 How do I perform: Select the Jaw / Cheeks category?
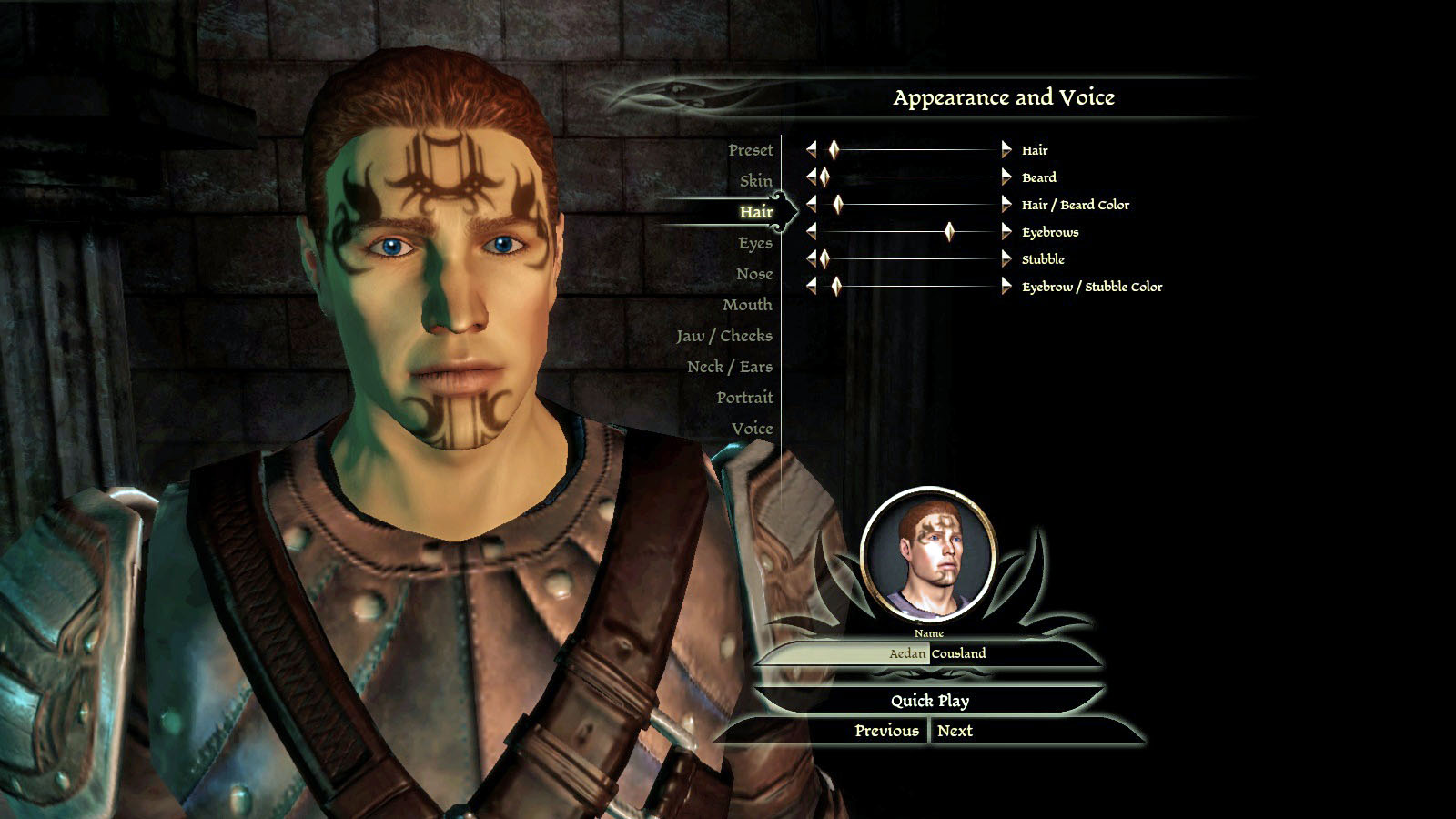[x=723, y=336]
